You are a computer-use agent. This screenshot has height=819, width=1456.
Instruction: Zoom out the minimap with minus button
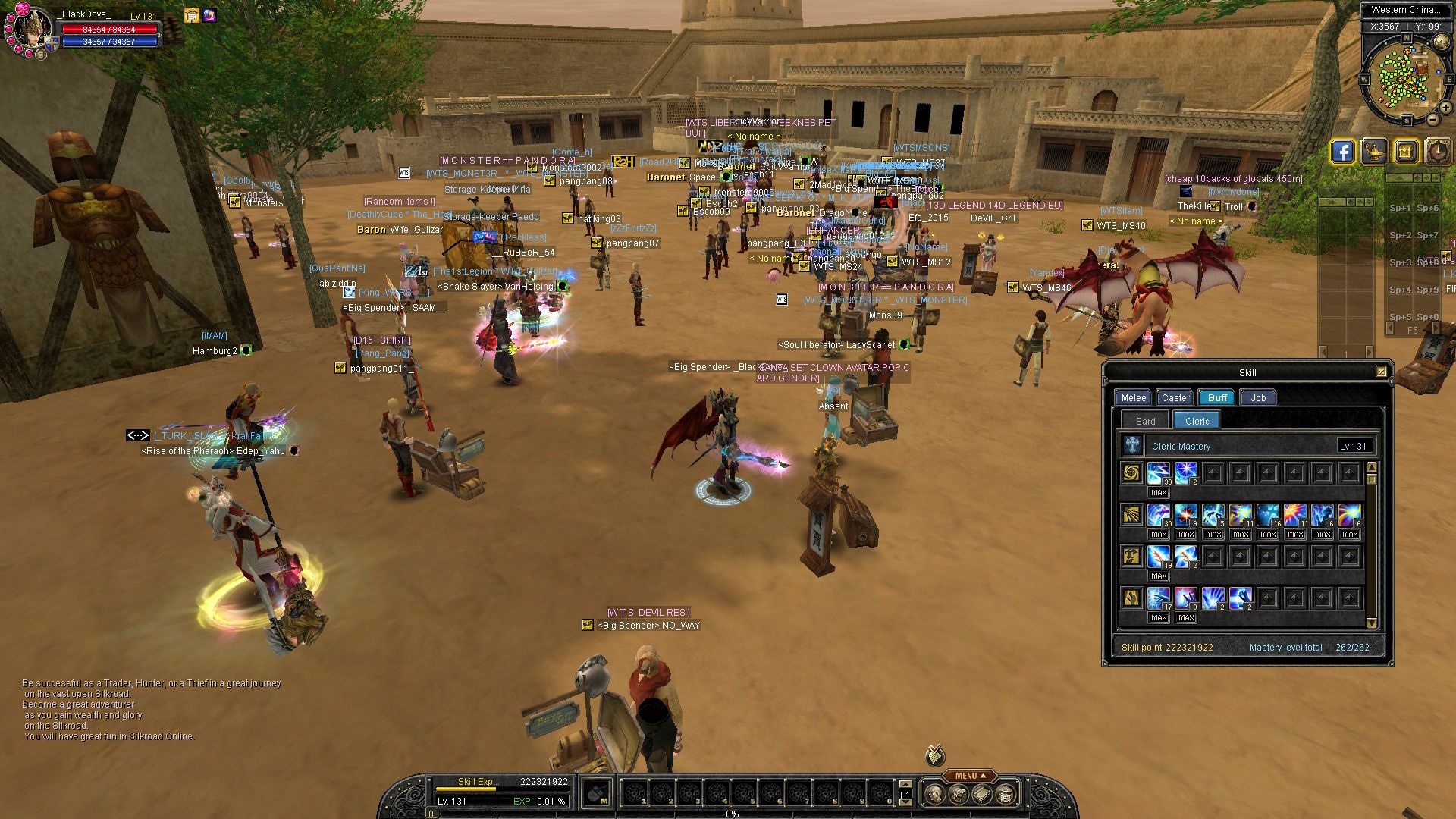point(1433,120)
